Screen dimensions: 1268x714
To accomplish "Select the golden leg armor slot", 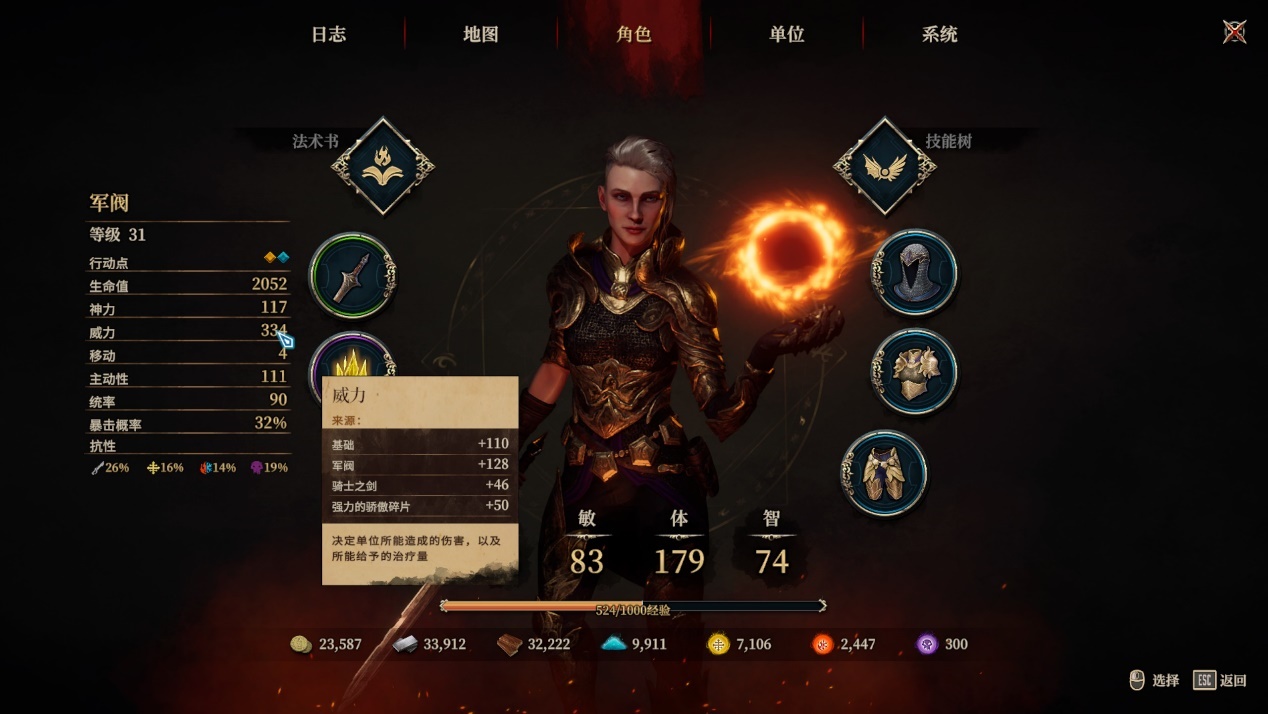I will tap(885, 473).
